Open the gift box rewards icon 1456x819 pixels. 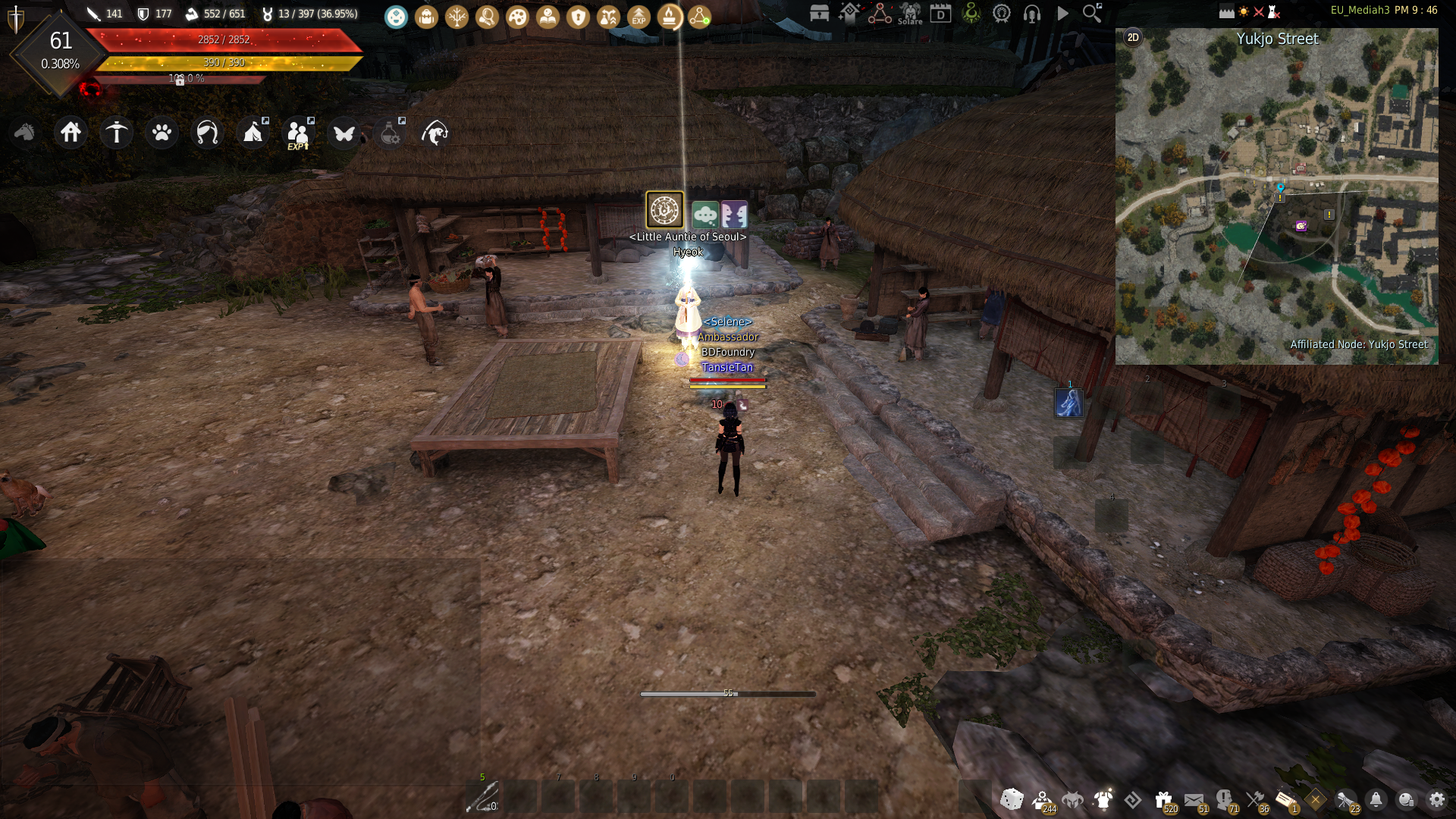pyautogui.click(x=1163, y=799)
